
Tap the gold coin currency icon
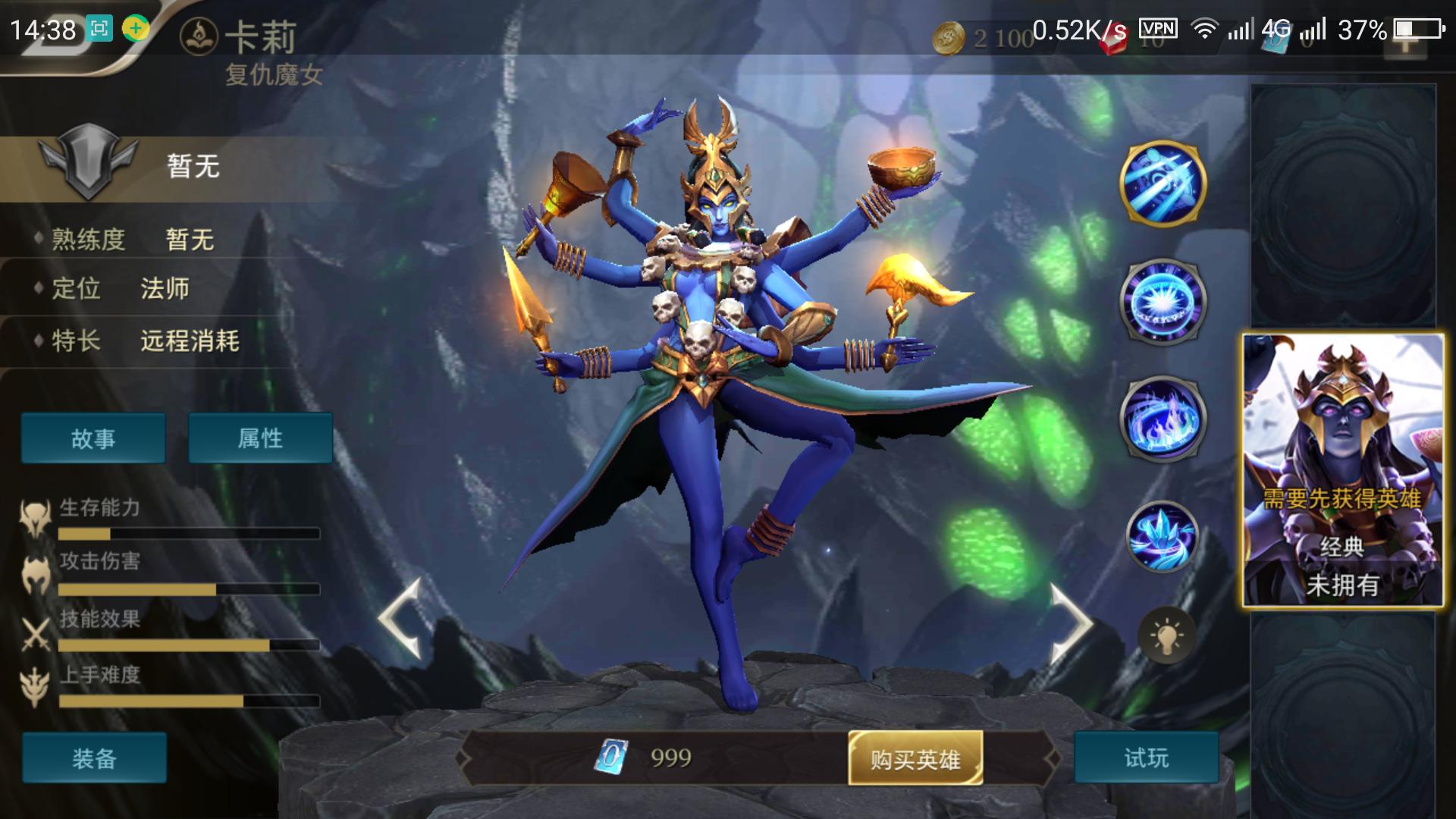click(948, 36)
